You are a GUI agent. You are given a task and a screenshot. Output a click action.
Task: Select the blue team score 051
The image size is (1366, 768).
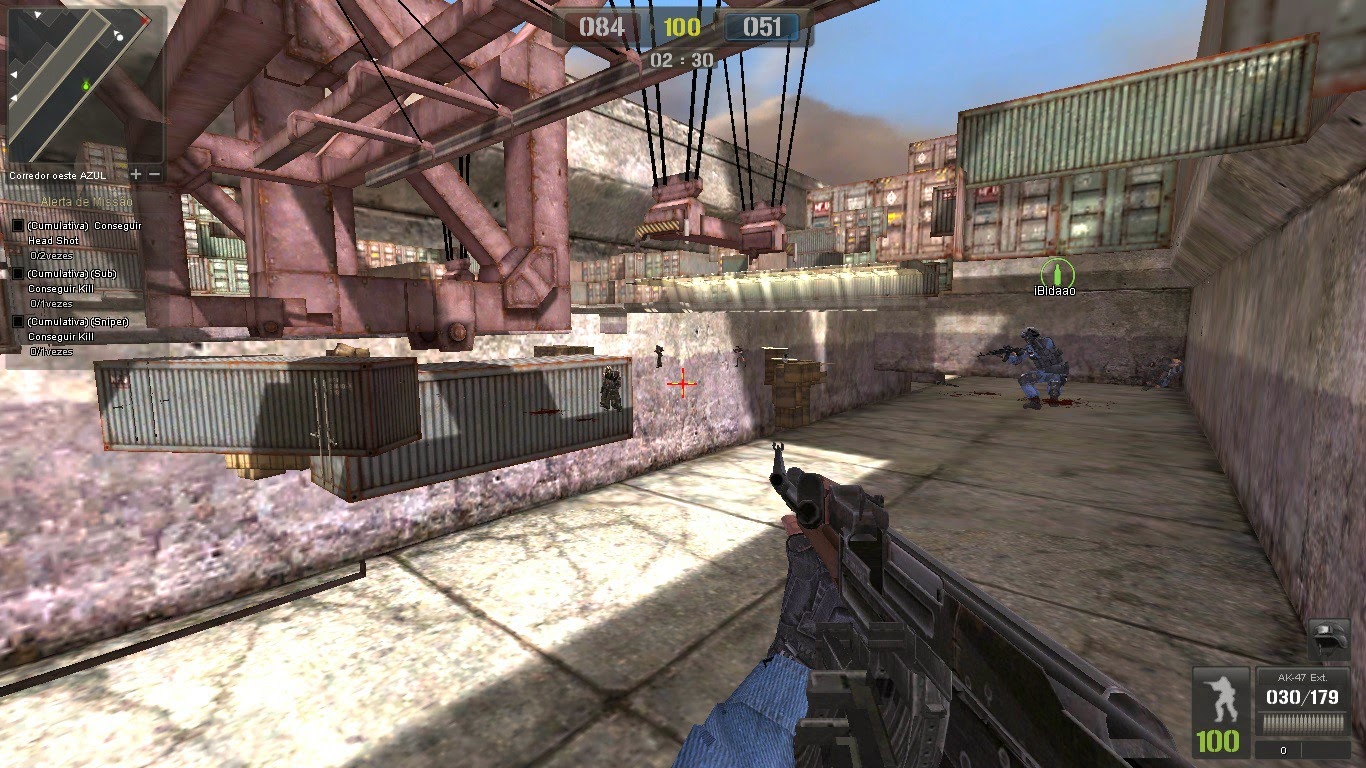(x=764, y=27)
